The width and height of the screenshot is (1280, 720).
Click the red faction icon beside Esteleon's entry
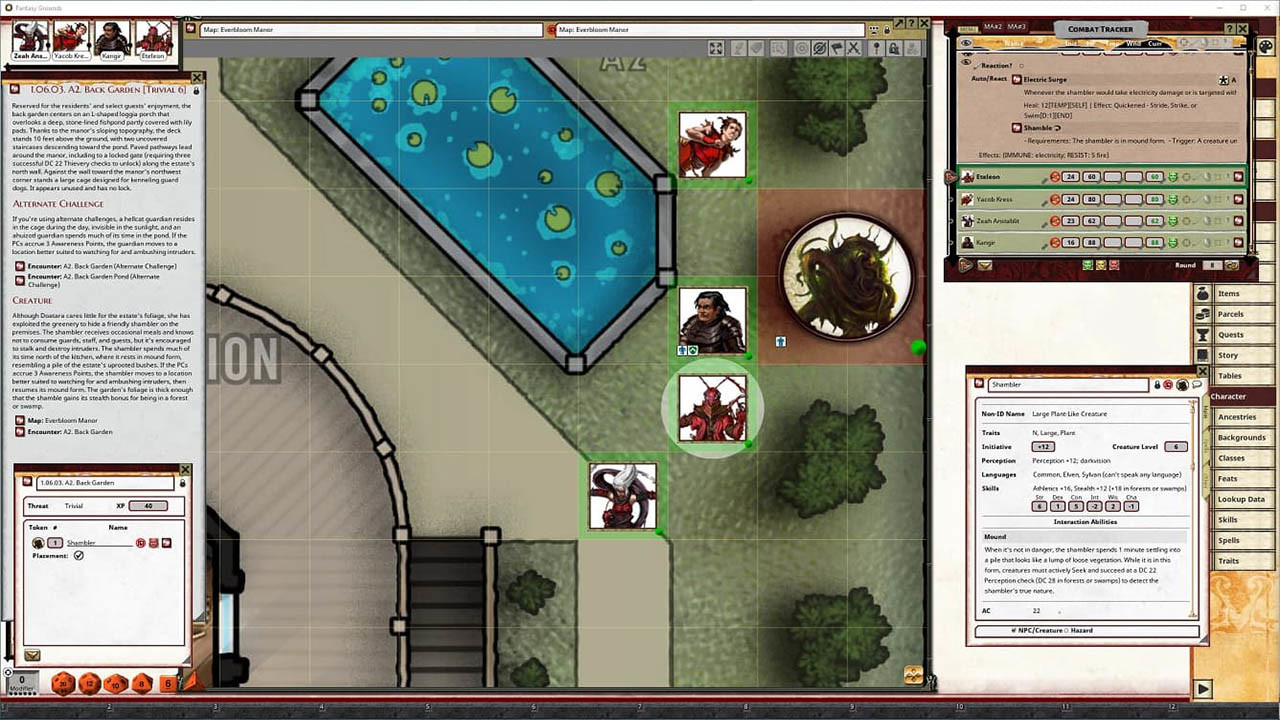coord(1054,176)
